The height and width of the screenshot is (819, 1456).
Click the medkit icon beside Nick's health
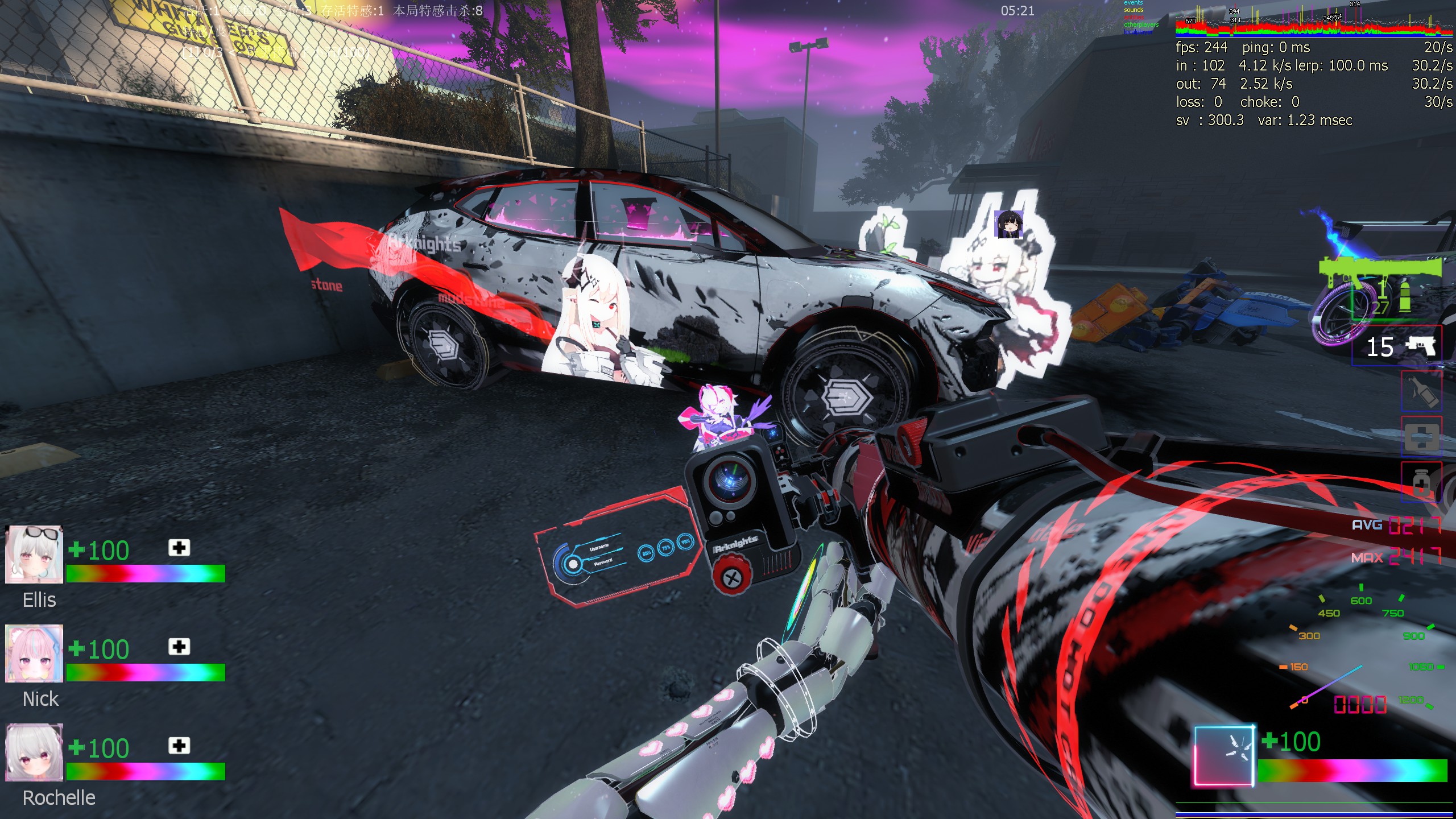point(179,647)
